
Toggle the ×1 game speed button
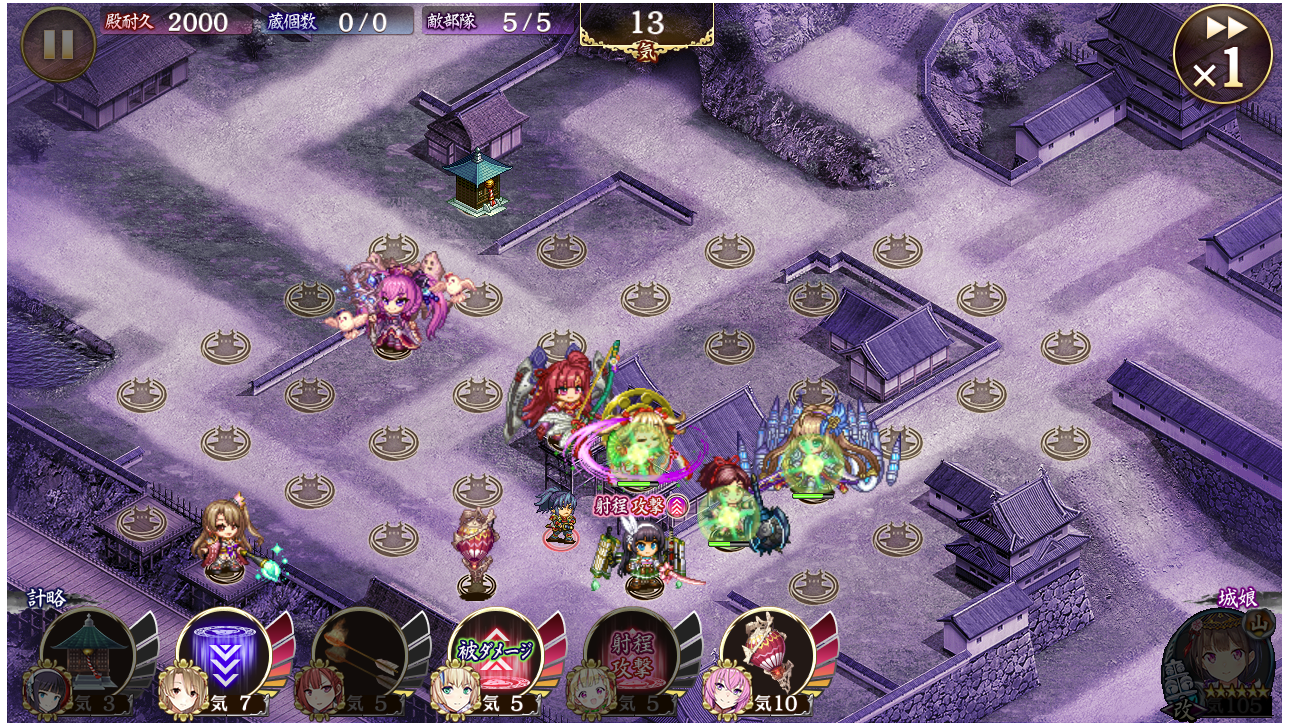[x=1222, y=54]
